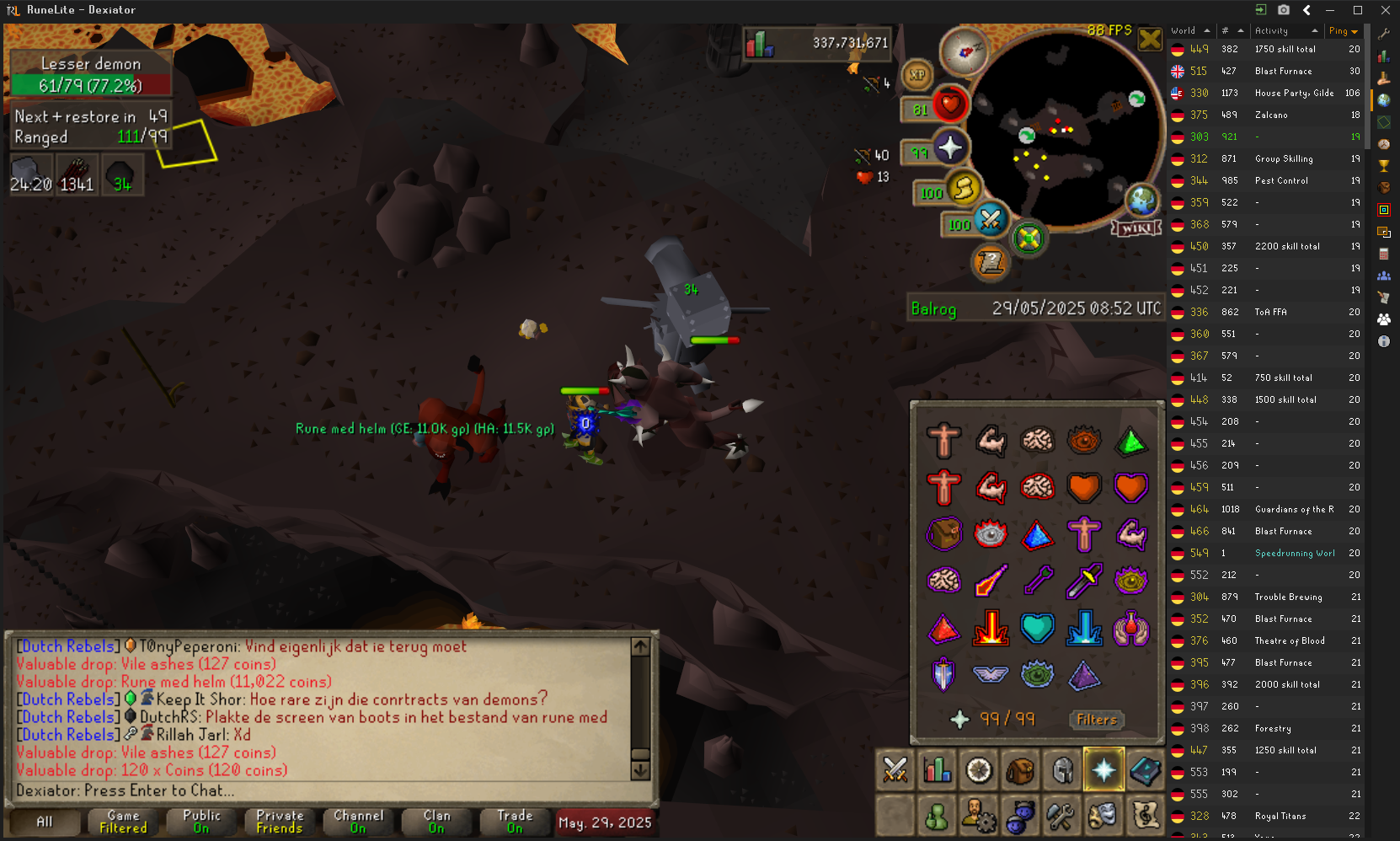1400x841 pixels.
Task: Open the XP drops orb
Action: pyautogui.click(x=917, y=75)
